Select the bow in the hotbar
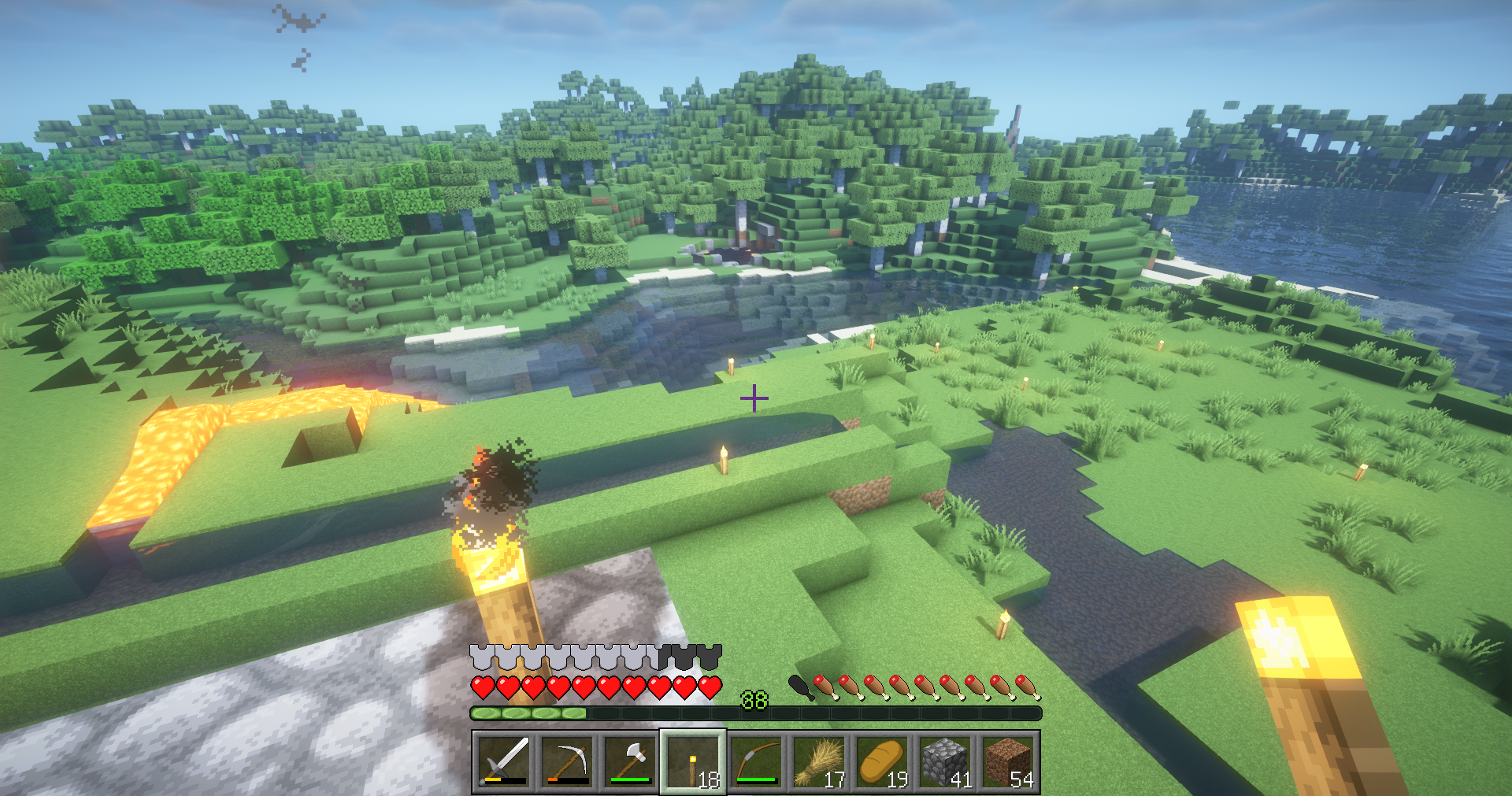 (756, 760)
